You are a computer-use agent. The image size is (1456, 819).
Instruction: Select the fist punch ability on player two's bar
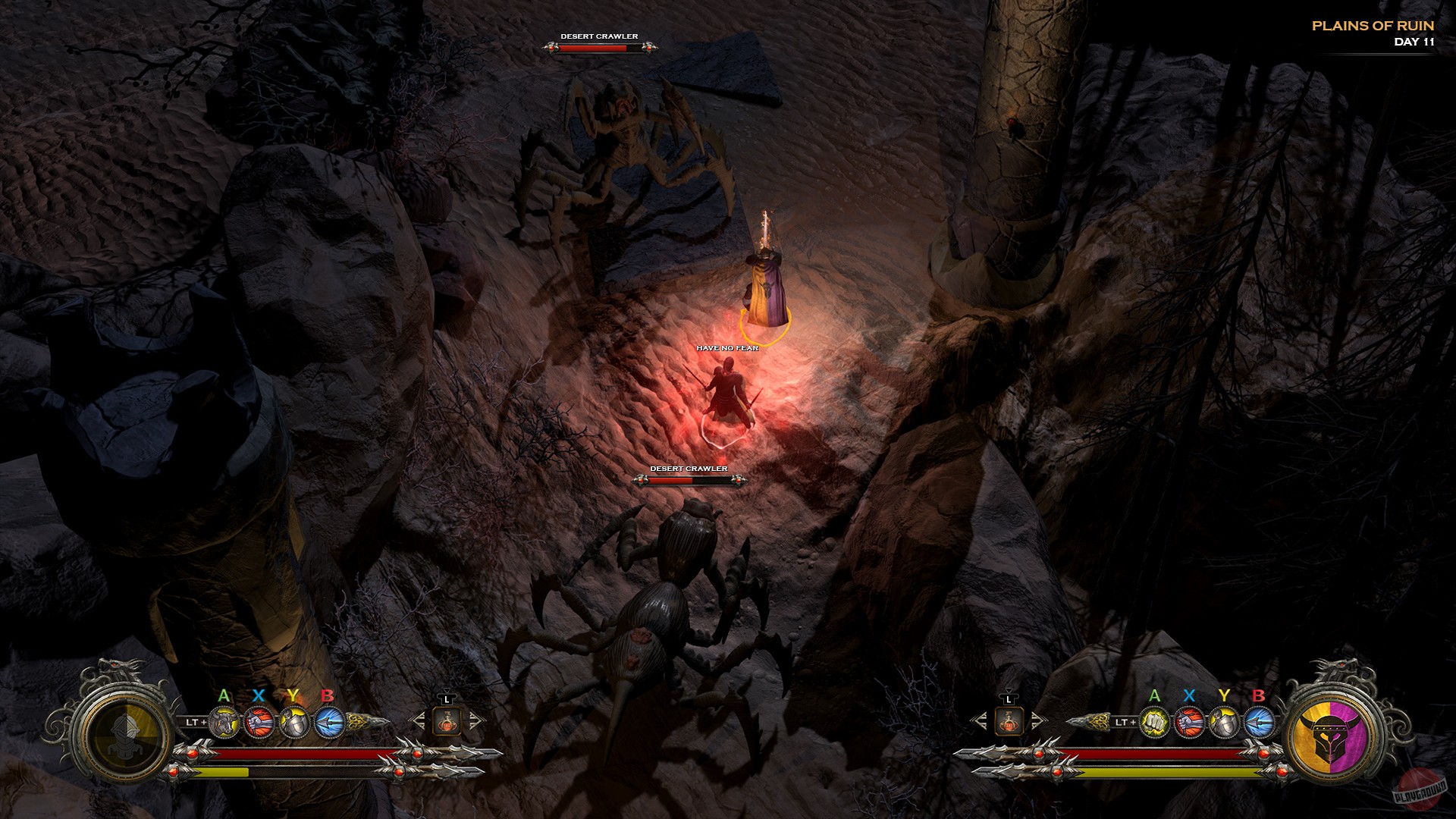pyautogui.click(x=1154, y=723)
